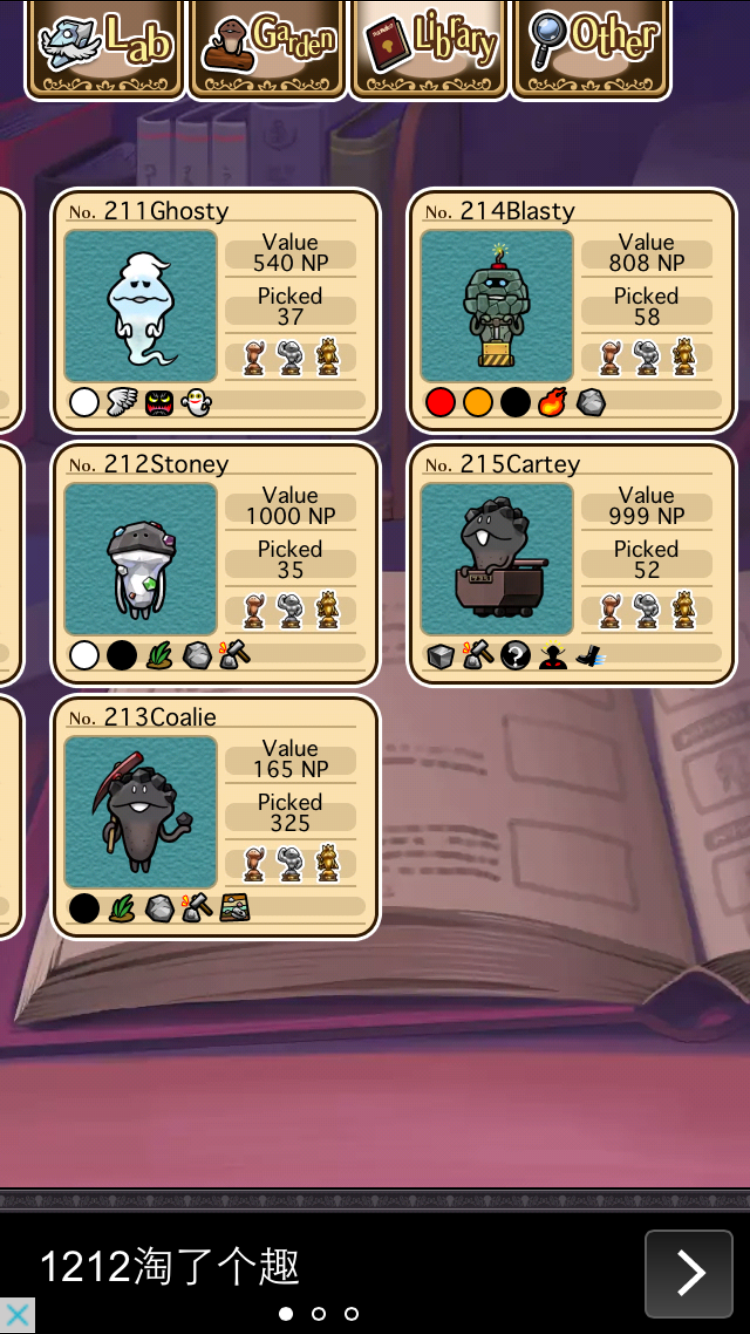Choose the No. 215 Cartey entry
This screenshot has width=750, height=1334.
[x=571, y=563]
